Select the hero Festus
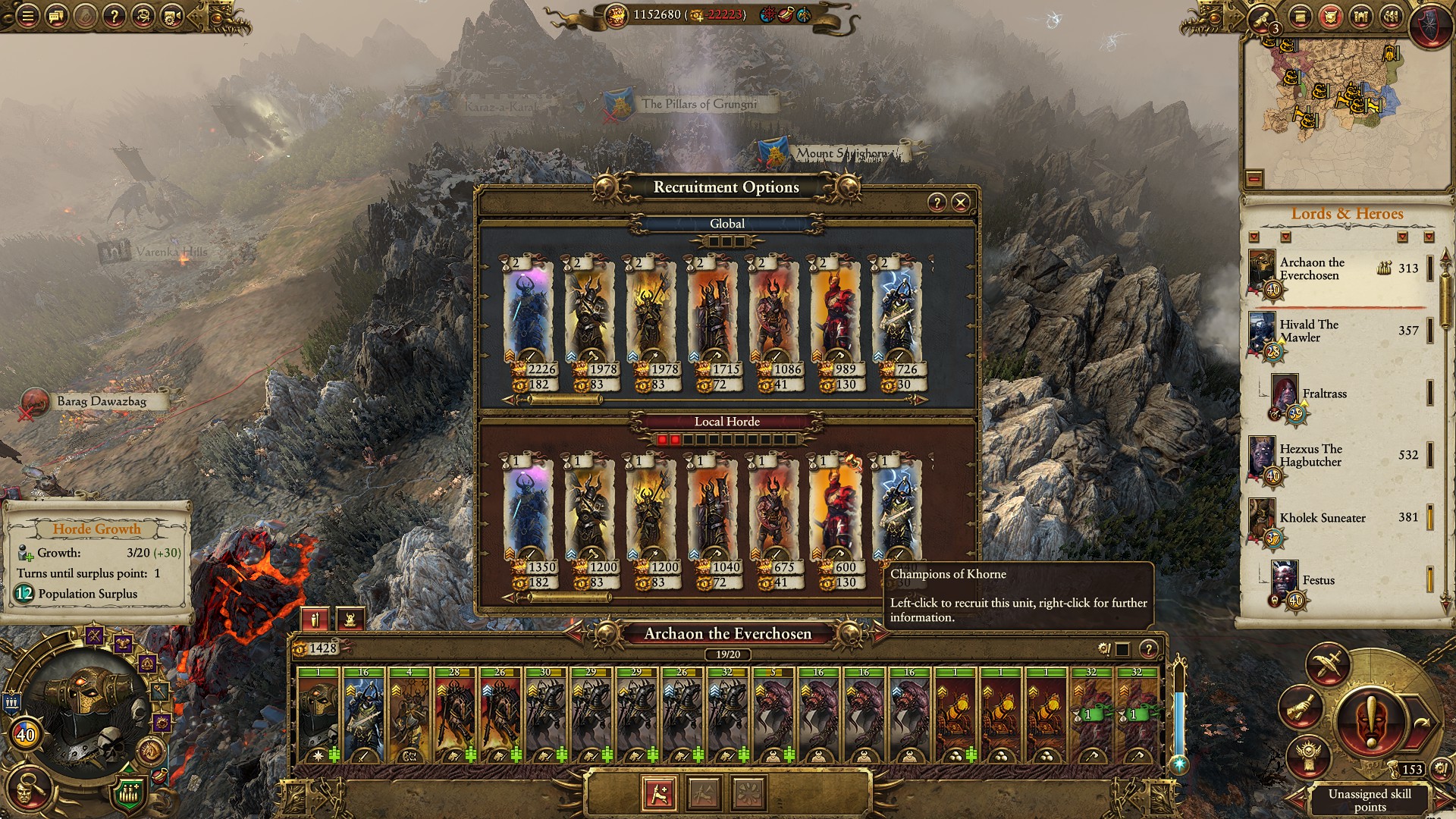 (1318, 581)
